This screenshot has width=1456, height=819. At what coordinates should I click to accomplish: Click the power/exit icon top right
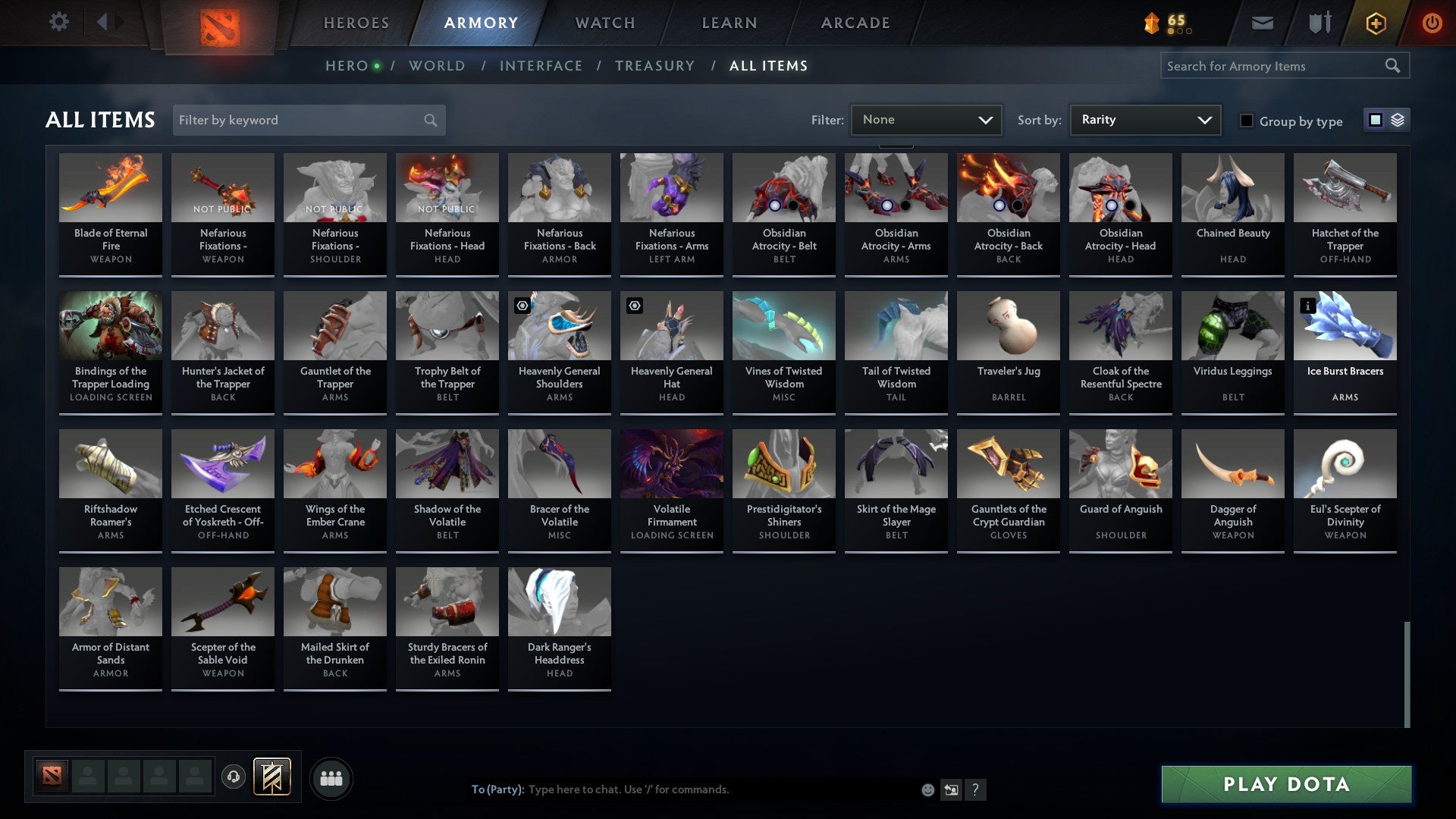click(1433, 23)
